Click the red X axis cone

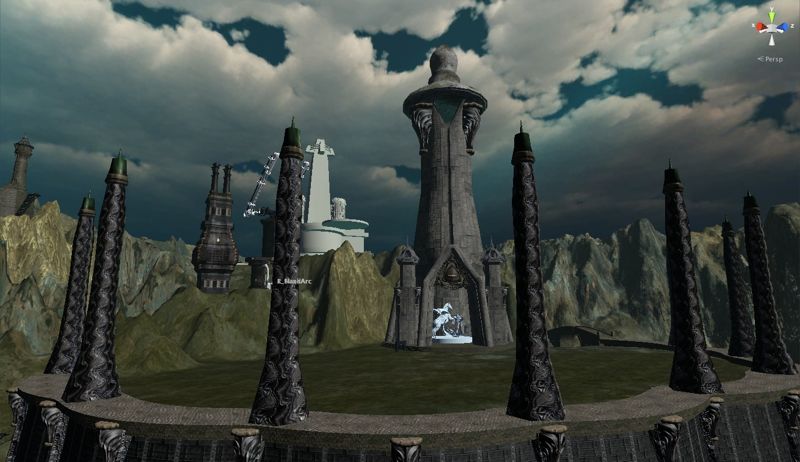pyautogui.click(x=760, y=26)
